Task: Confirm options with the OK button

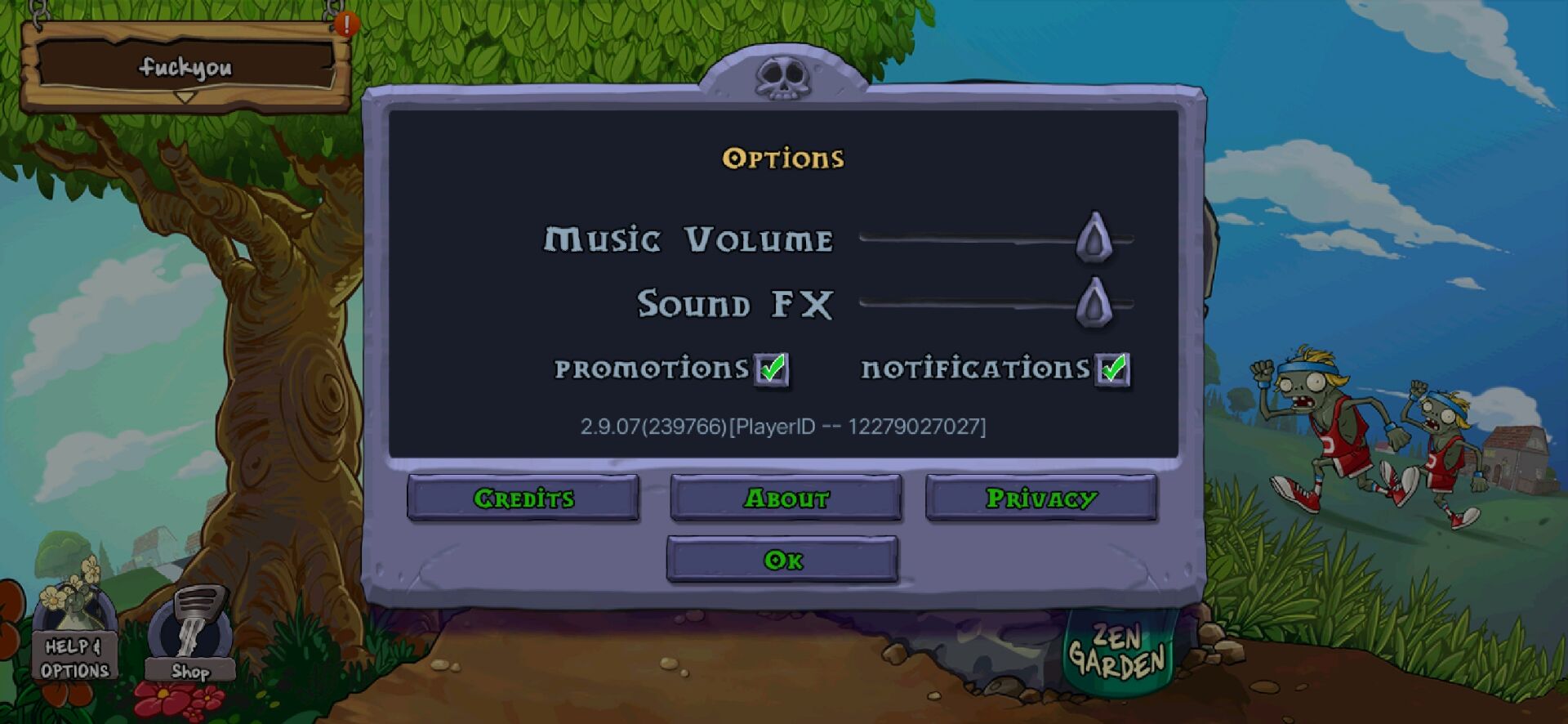Action: coord(782,560)
